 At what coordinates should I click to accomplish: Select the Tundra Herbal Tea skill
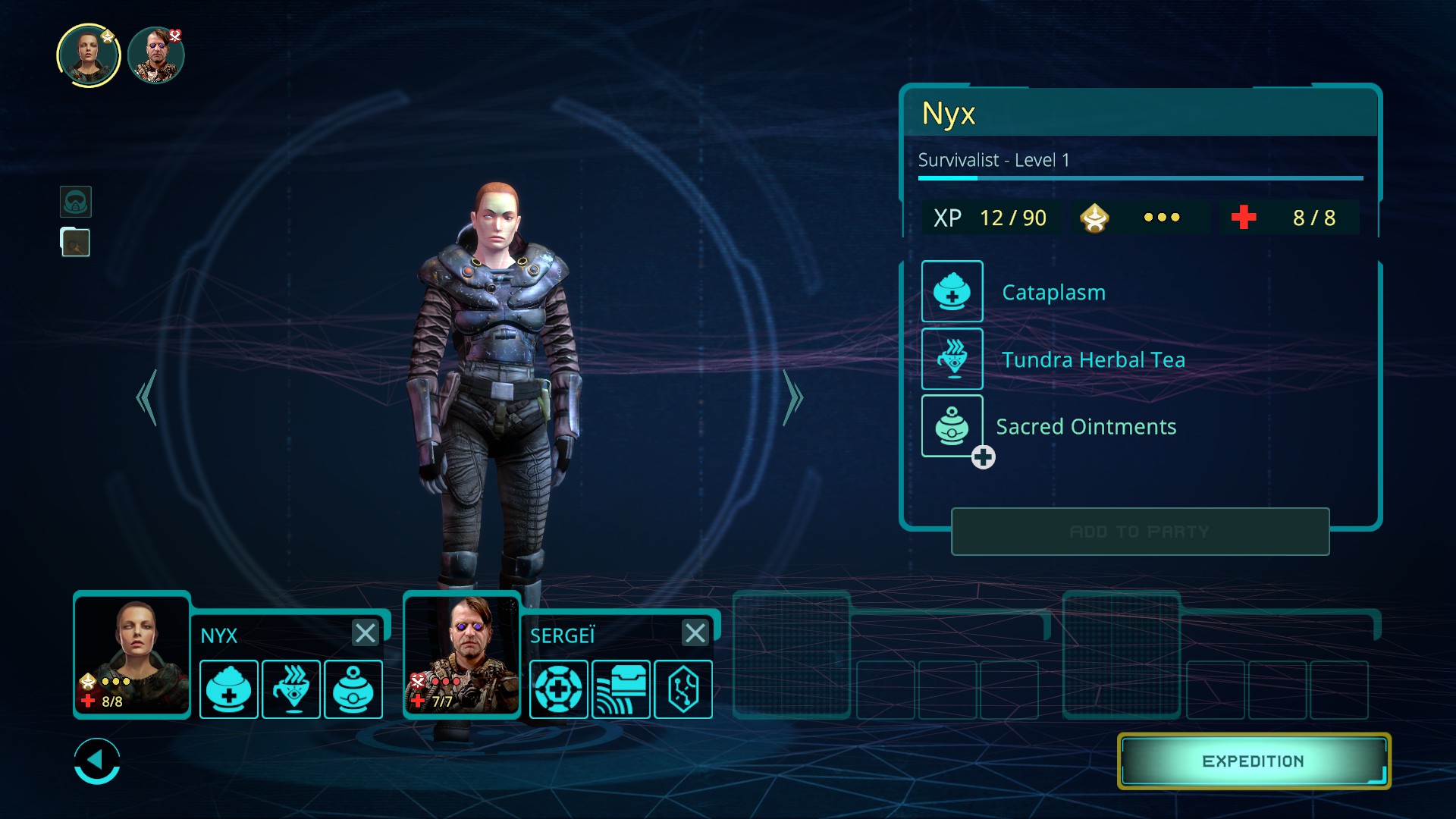point(952,359)
